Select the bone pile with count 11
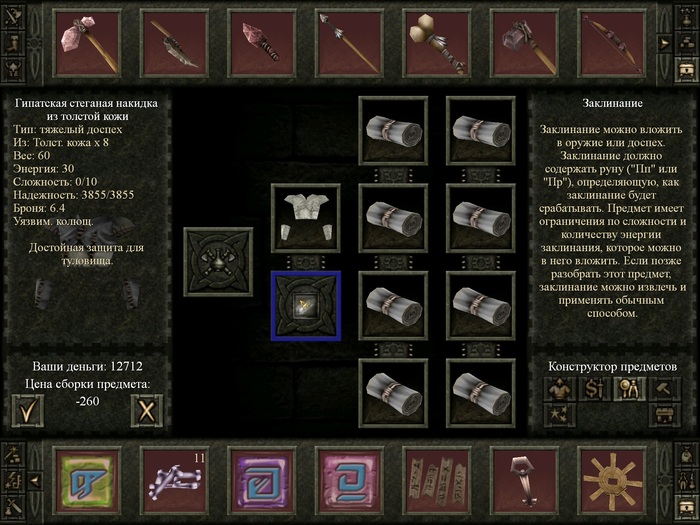The width and height of the screenshot is (700, 525). click(x=173, y=480)
